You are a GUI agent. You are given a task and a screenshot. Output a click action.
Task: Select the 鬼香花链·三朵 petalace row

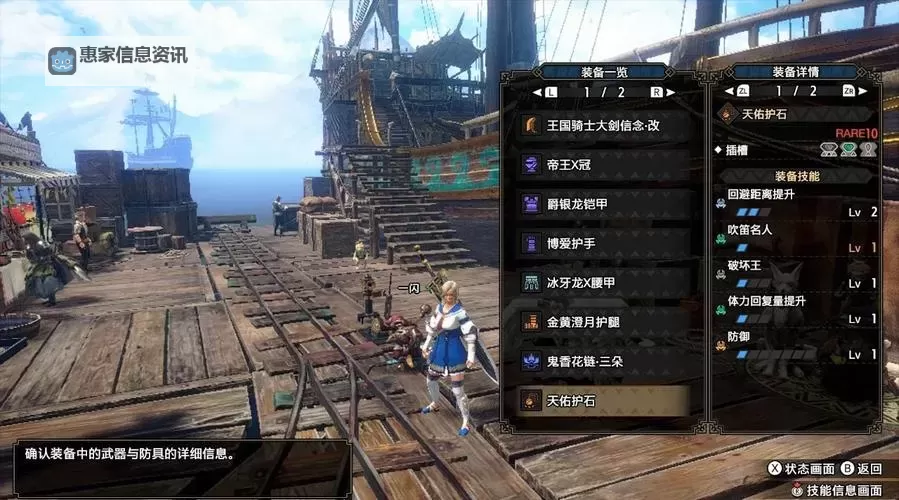click(x=603, y=361)
